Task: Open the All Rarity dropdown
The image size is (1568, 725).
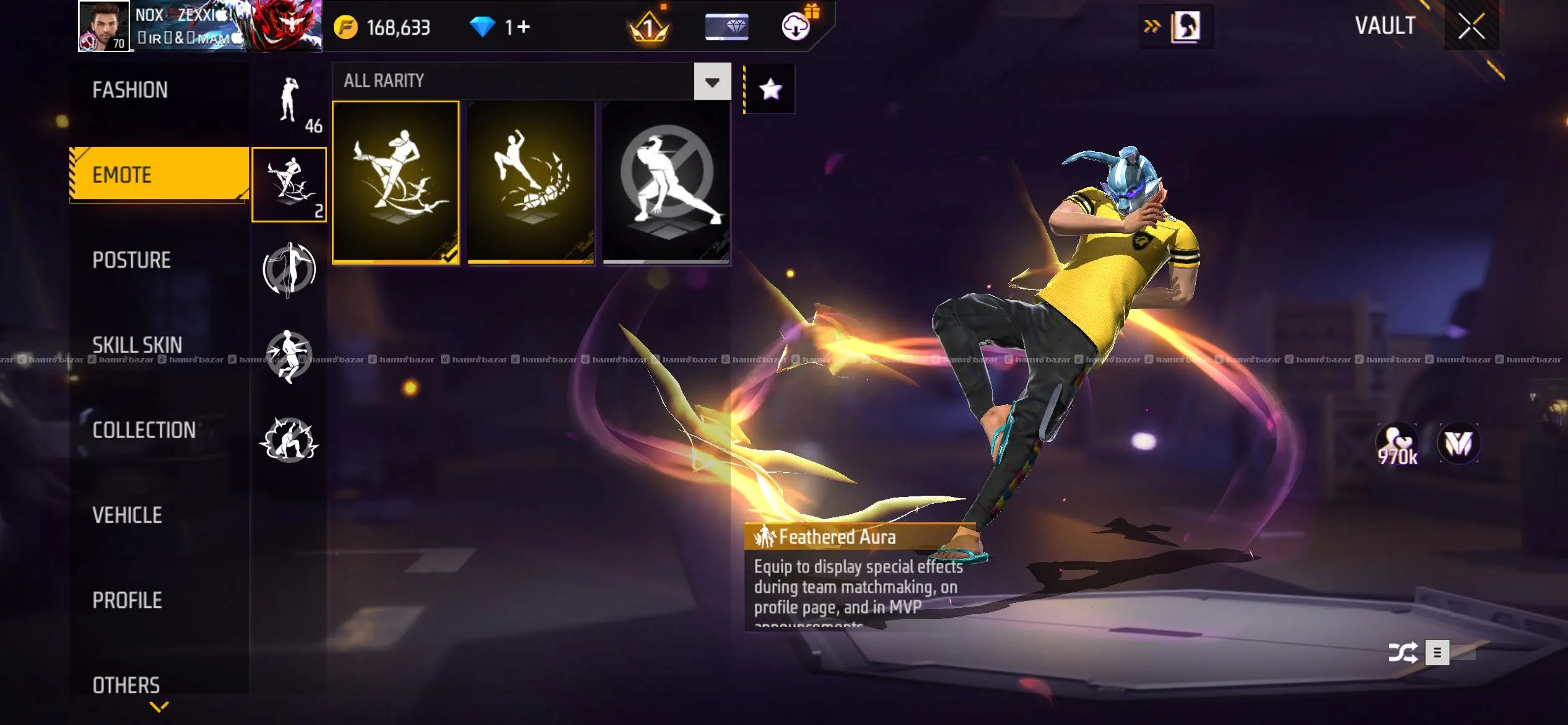Action: 712,82
